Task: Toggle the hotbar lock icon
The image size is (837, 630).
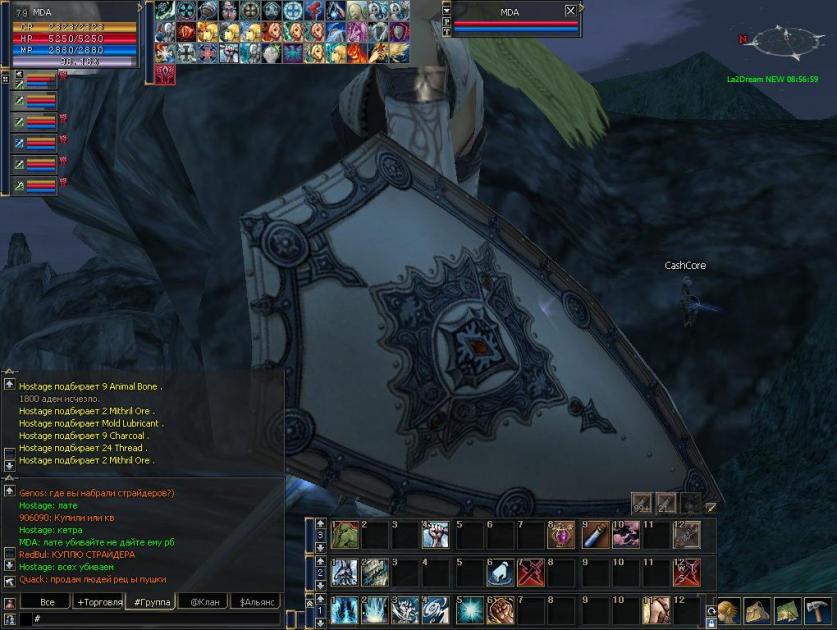Action: (711, 623)
